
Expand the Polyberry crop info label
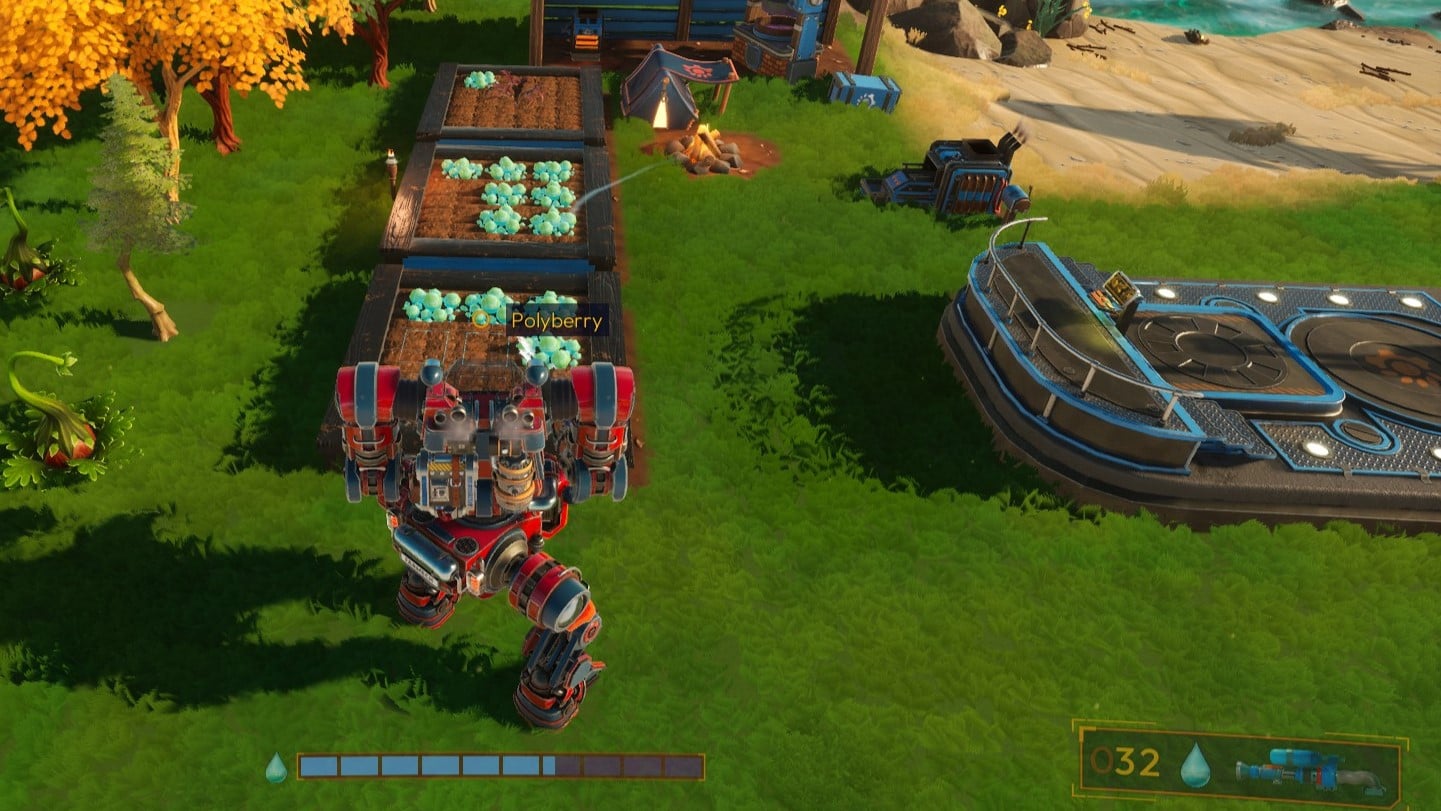click(x=555, y=322)
